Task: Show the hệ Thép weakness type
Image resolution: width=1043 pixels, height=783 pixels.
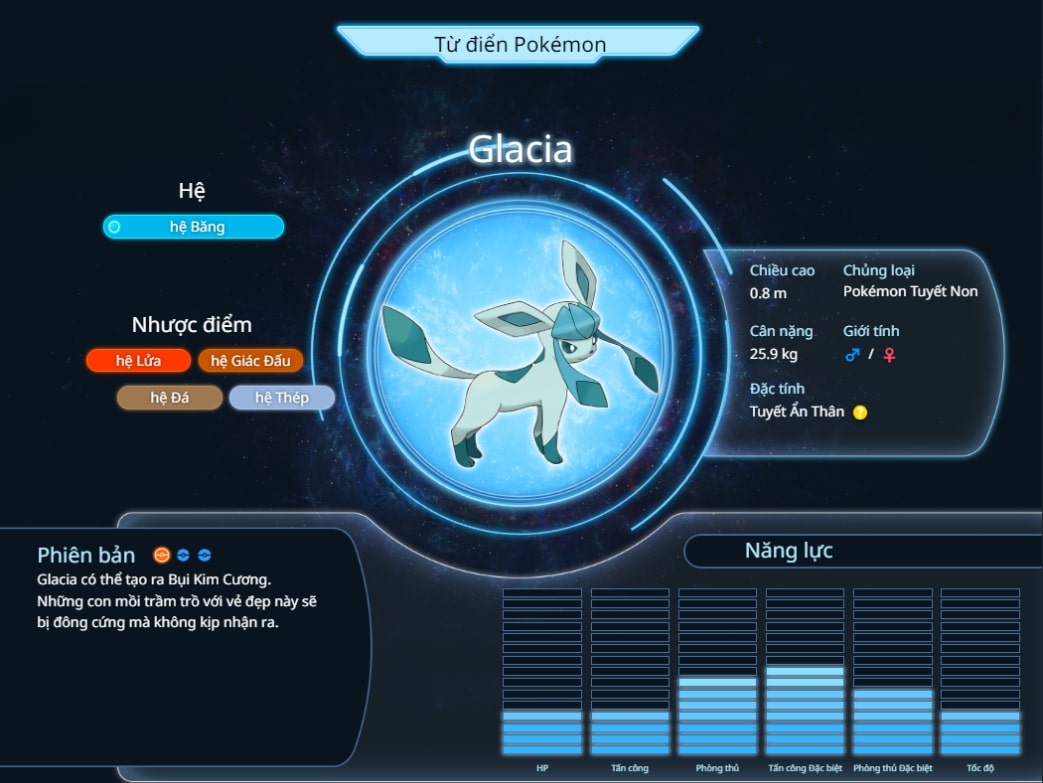Action: coord(282,398)
